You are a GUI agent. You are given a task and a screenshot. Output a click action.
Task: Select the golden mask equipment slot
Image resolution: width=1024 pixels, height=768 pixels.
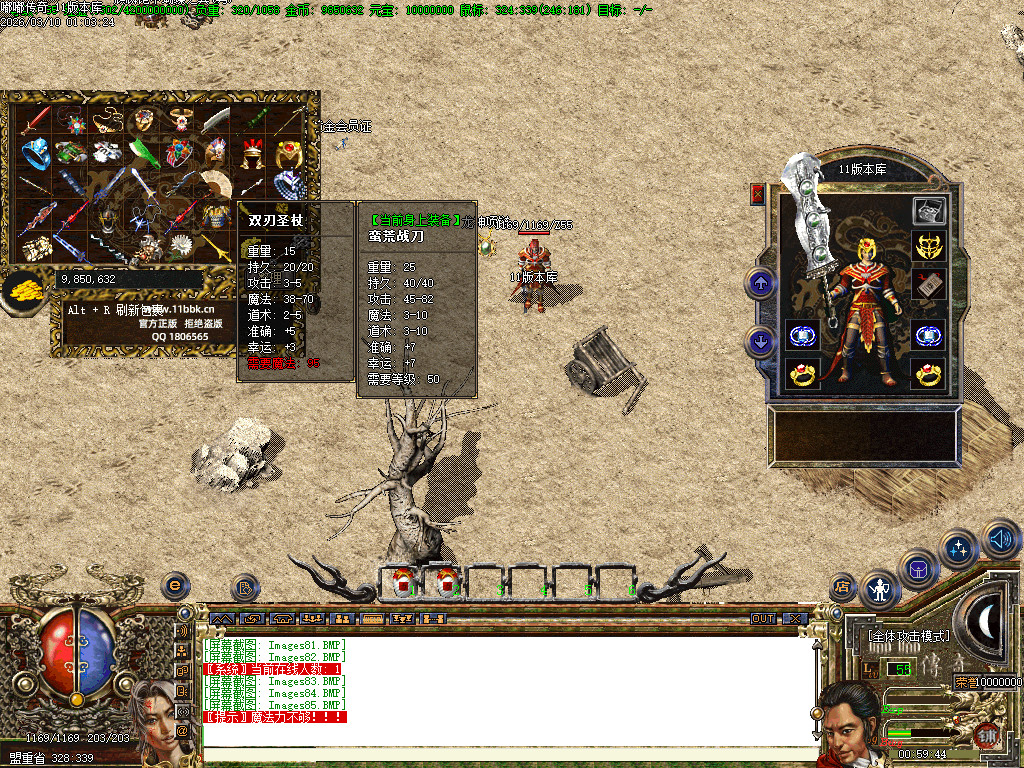[x=929, y=246]
